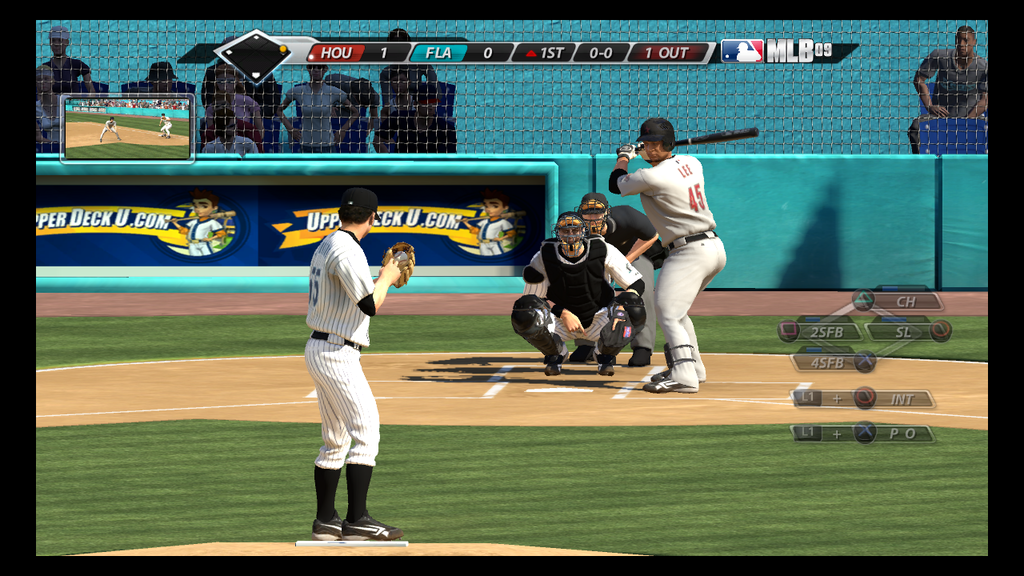Choose the INT intentional walk option
This screenshot has height=576, width=1024.
coord(901,399)
